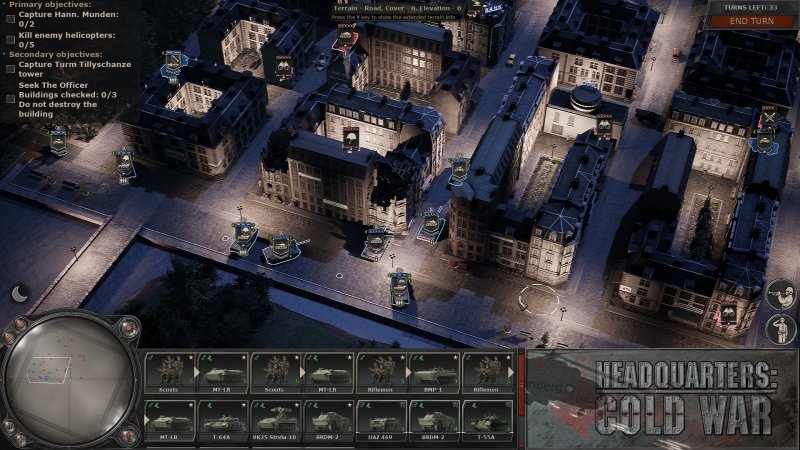Click the binoculars soldier round button
The width and height of the screenshot is (800, 450).
click(780, 294)
